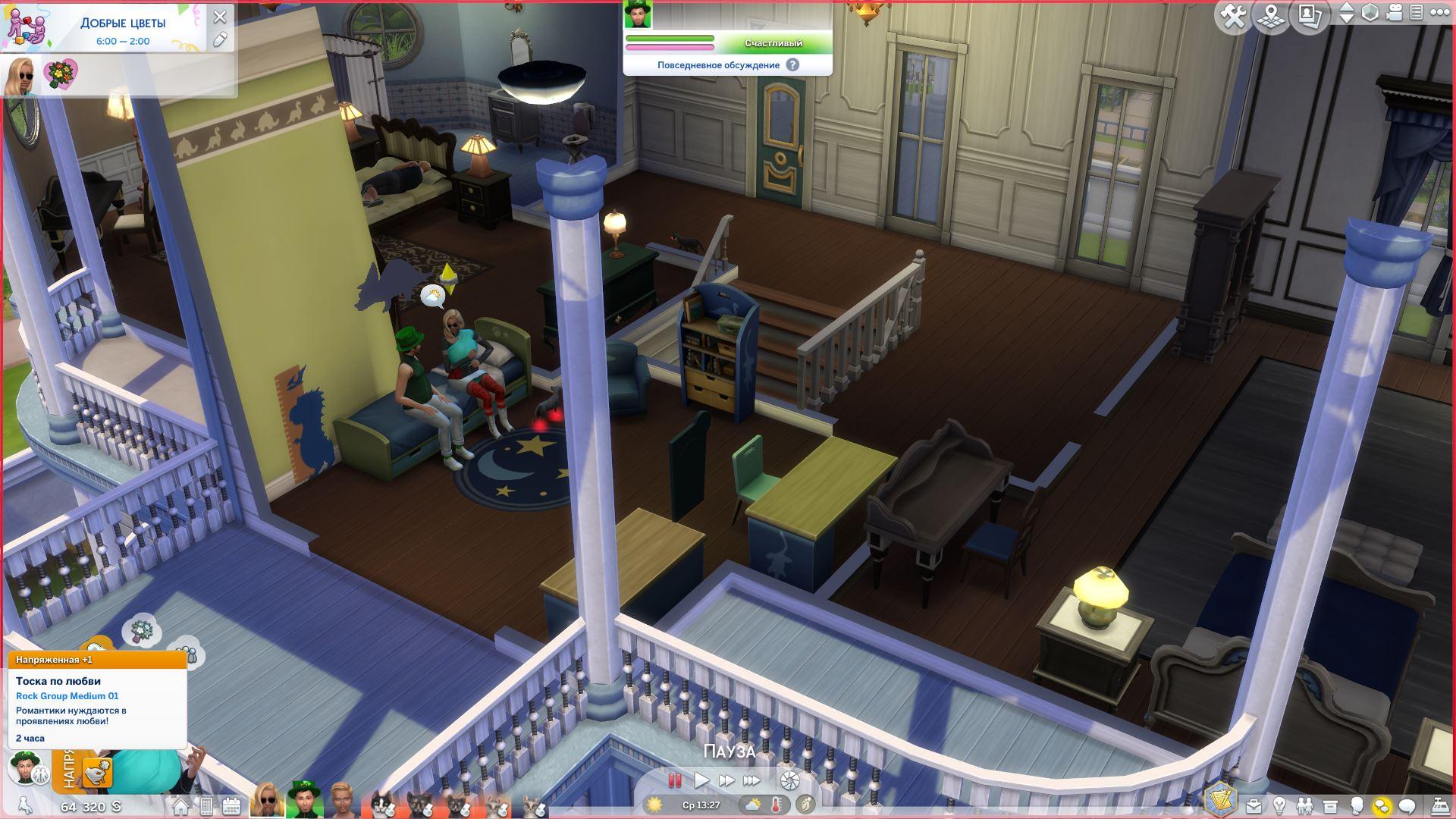Select the blonde Sim with sunglasses portrait
This screenshot has width=1456, height=819.
click(x=267, y=801)
